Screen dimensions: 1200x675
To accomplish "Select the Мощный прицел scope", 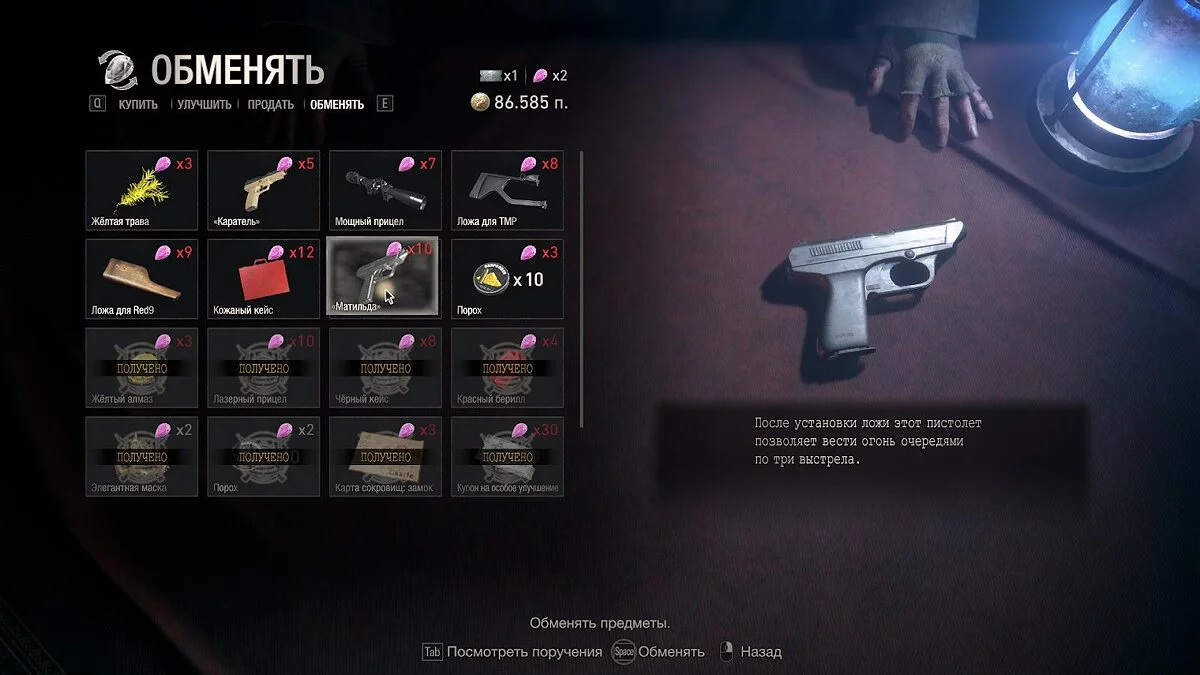I will (385, 190).
